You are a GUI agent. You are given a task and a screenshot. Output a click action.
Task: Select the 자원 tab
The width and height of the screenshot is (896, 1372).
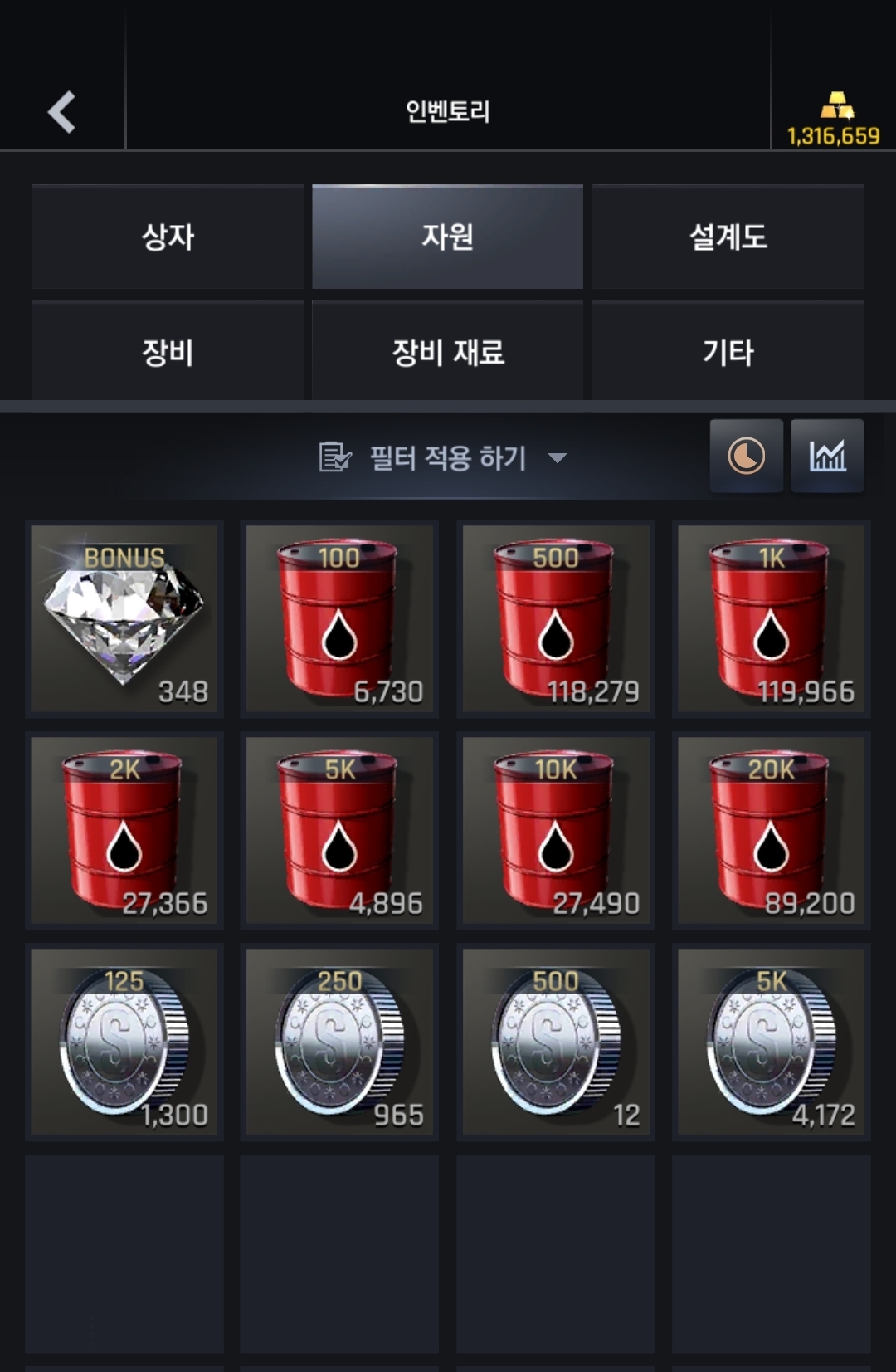[x=447, y=237]
